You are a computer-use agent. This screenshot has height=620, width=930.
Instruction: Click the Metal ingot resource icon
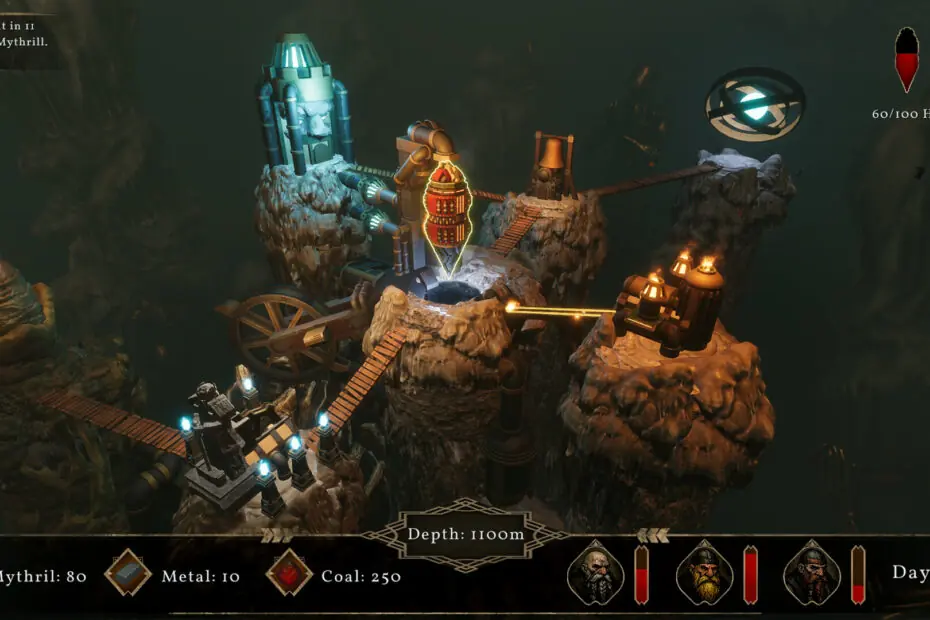tap(128, 574)
